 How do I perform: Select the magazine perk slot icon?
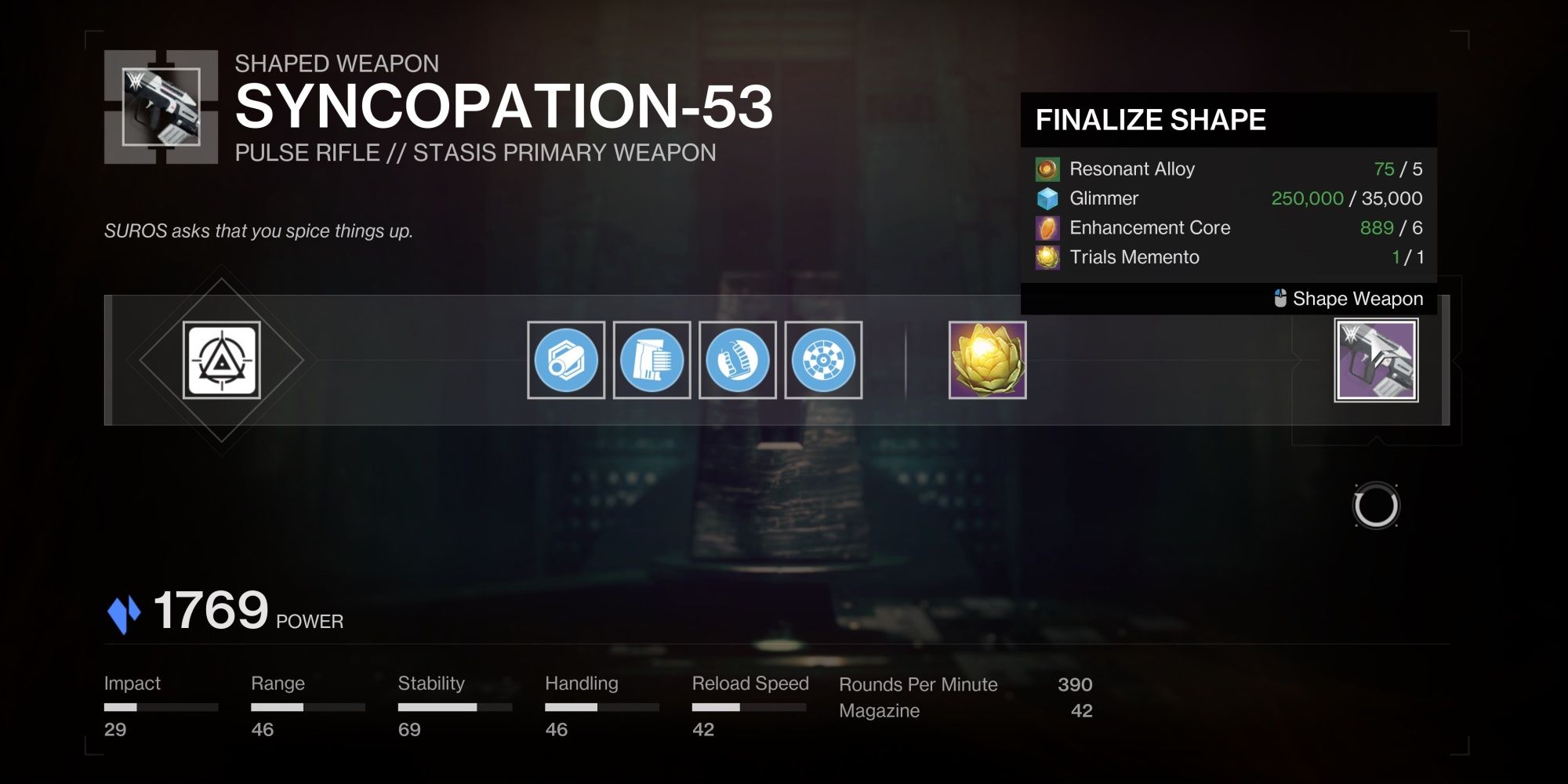pyautogui.click(x=652, y=361)
